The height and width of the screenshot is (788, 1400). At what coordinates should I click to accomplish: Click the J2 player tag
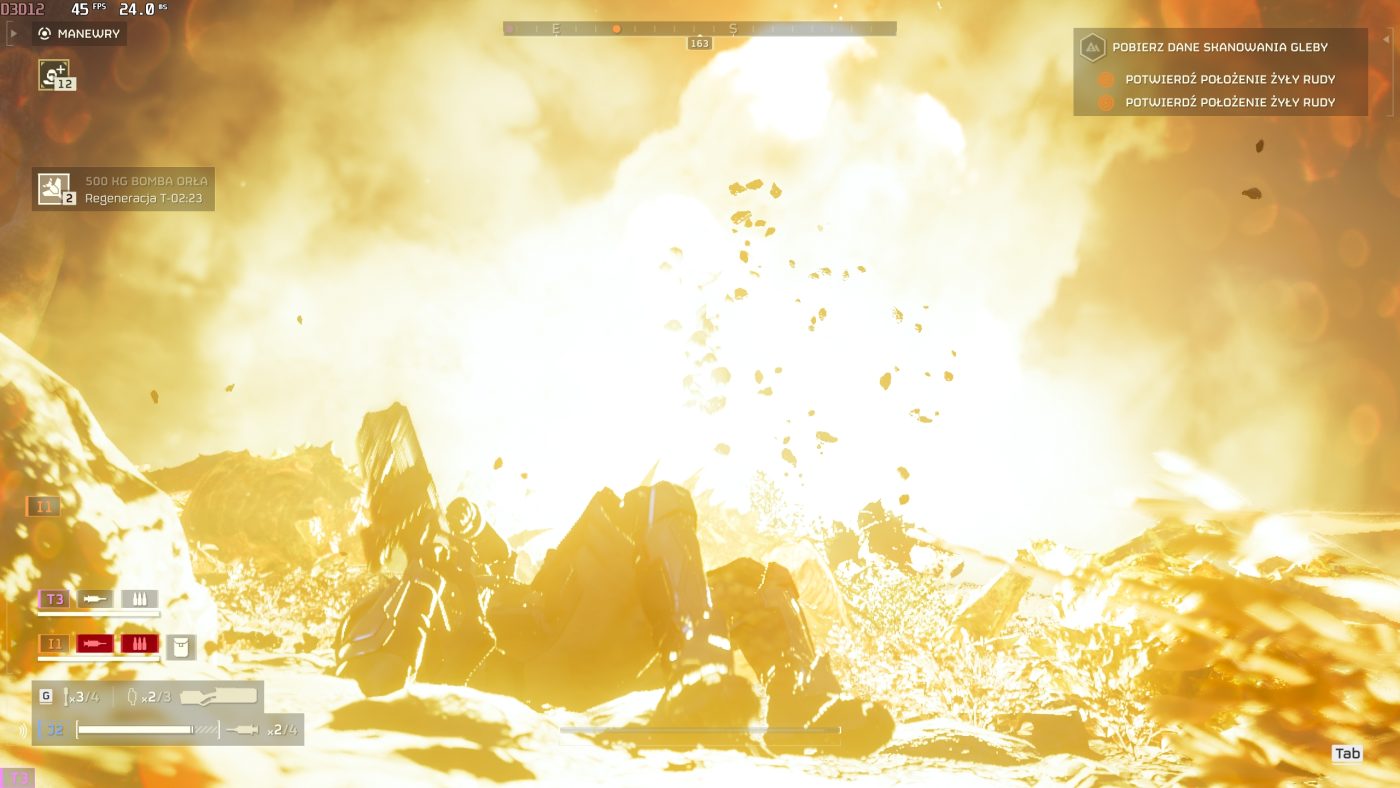tap(55, 730)
